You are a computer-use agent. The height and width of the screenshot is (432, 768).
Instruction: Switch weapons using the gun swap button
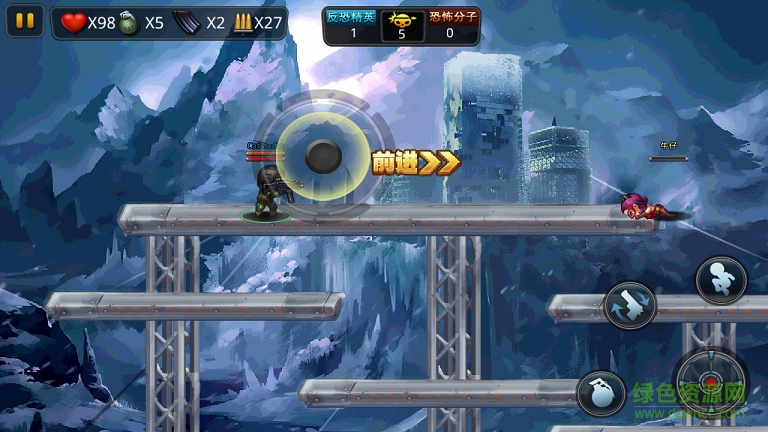point(630,305)
